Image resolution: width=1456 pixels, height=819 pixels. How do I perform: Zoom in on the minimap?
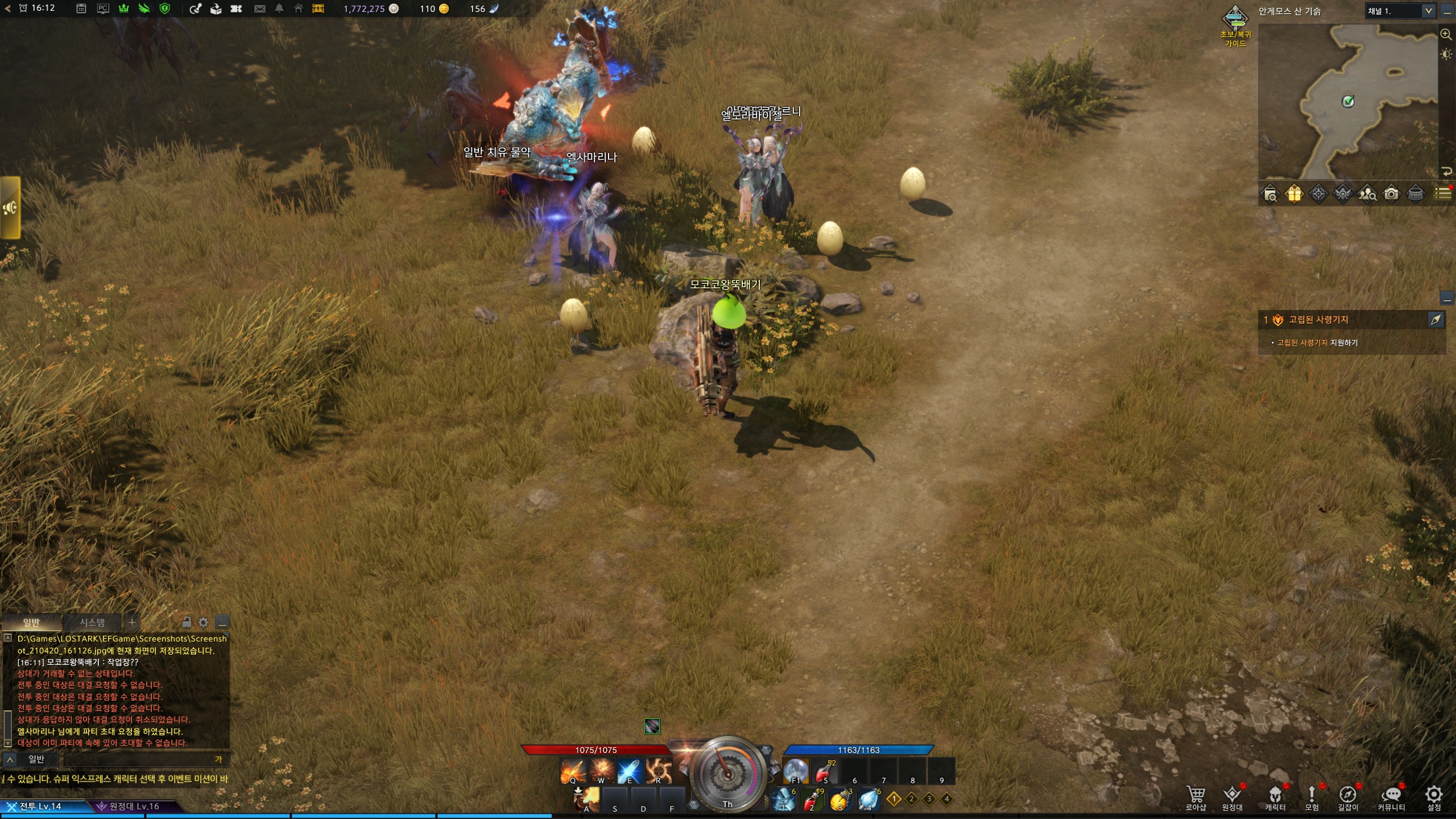pyautogui.click(x=1446, y=34)
